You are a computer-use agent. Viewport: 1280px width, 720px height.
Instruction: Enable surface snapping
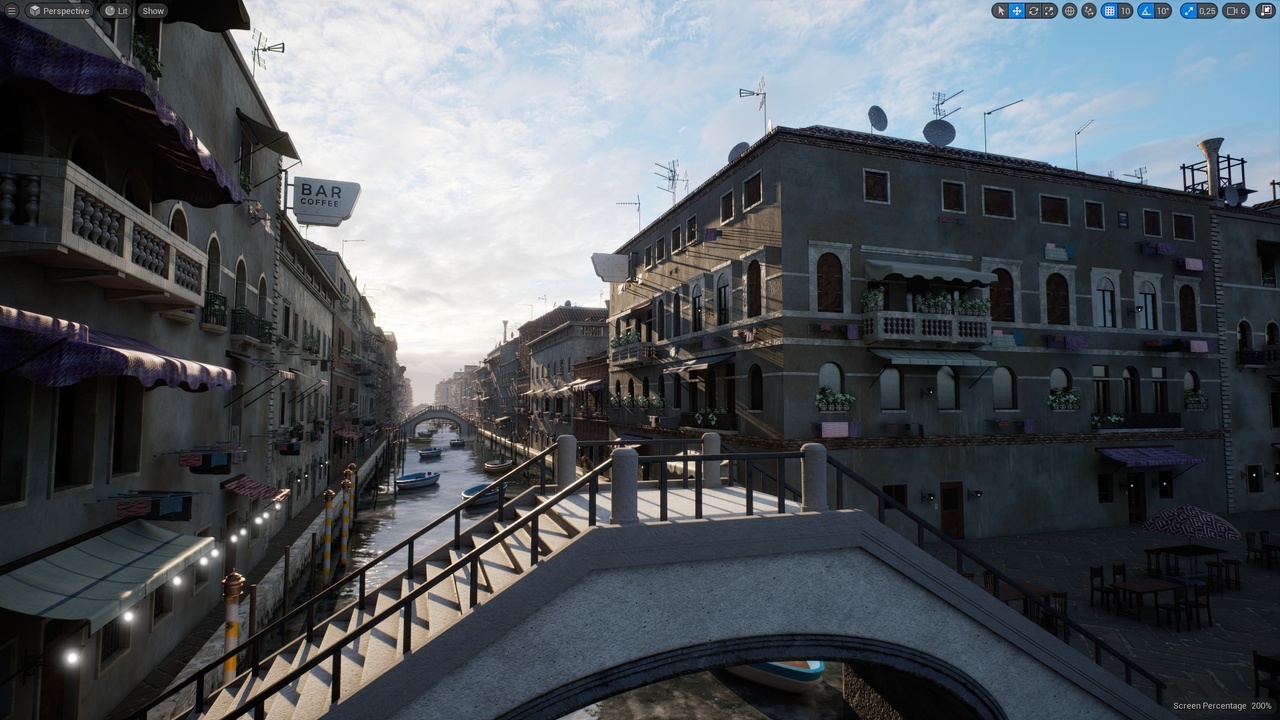click(x=1087, y=11)
